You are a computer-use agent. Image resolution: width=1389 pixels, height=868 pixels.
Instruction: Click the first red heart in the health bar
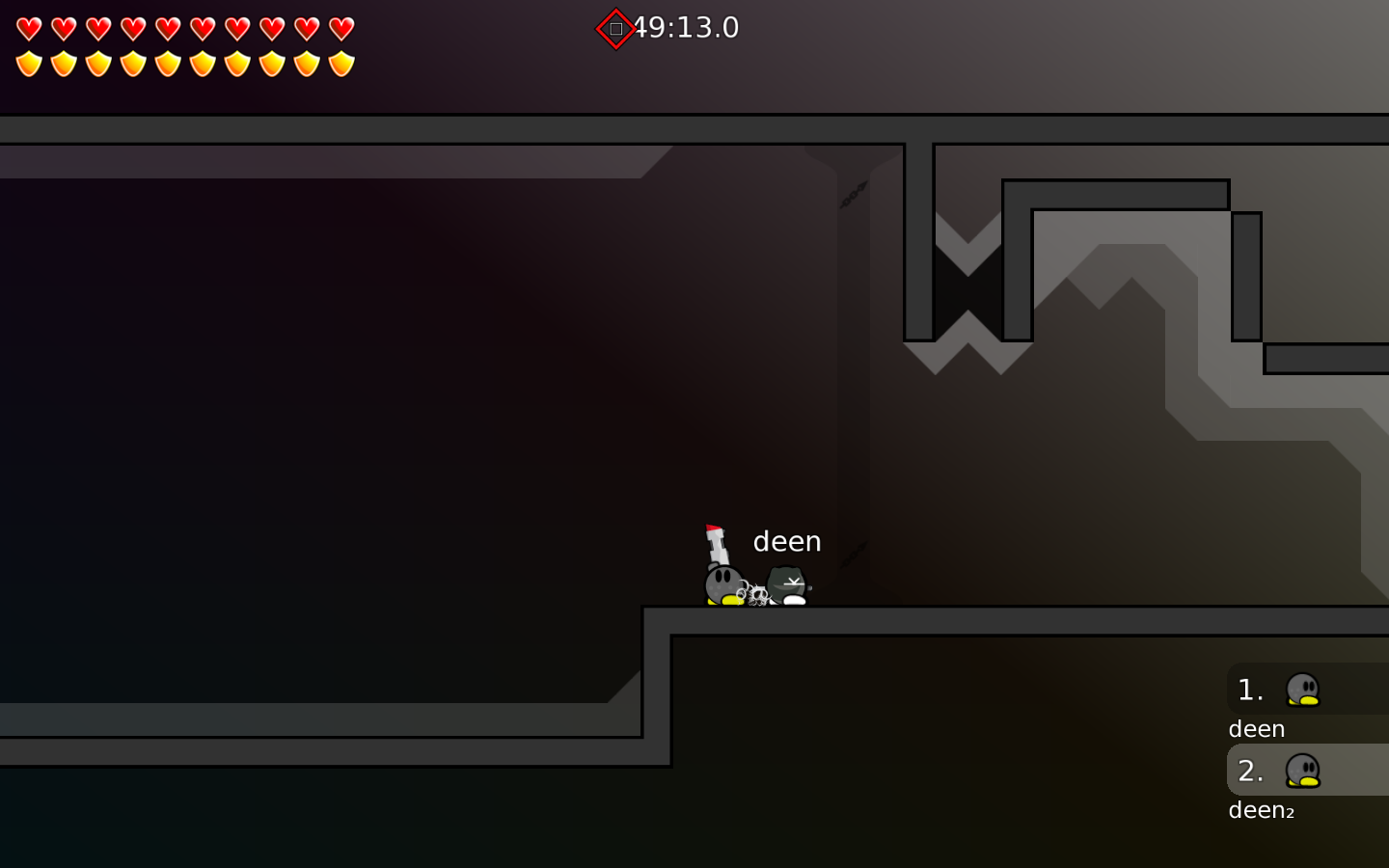29,27
